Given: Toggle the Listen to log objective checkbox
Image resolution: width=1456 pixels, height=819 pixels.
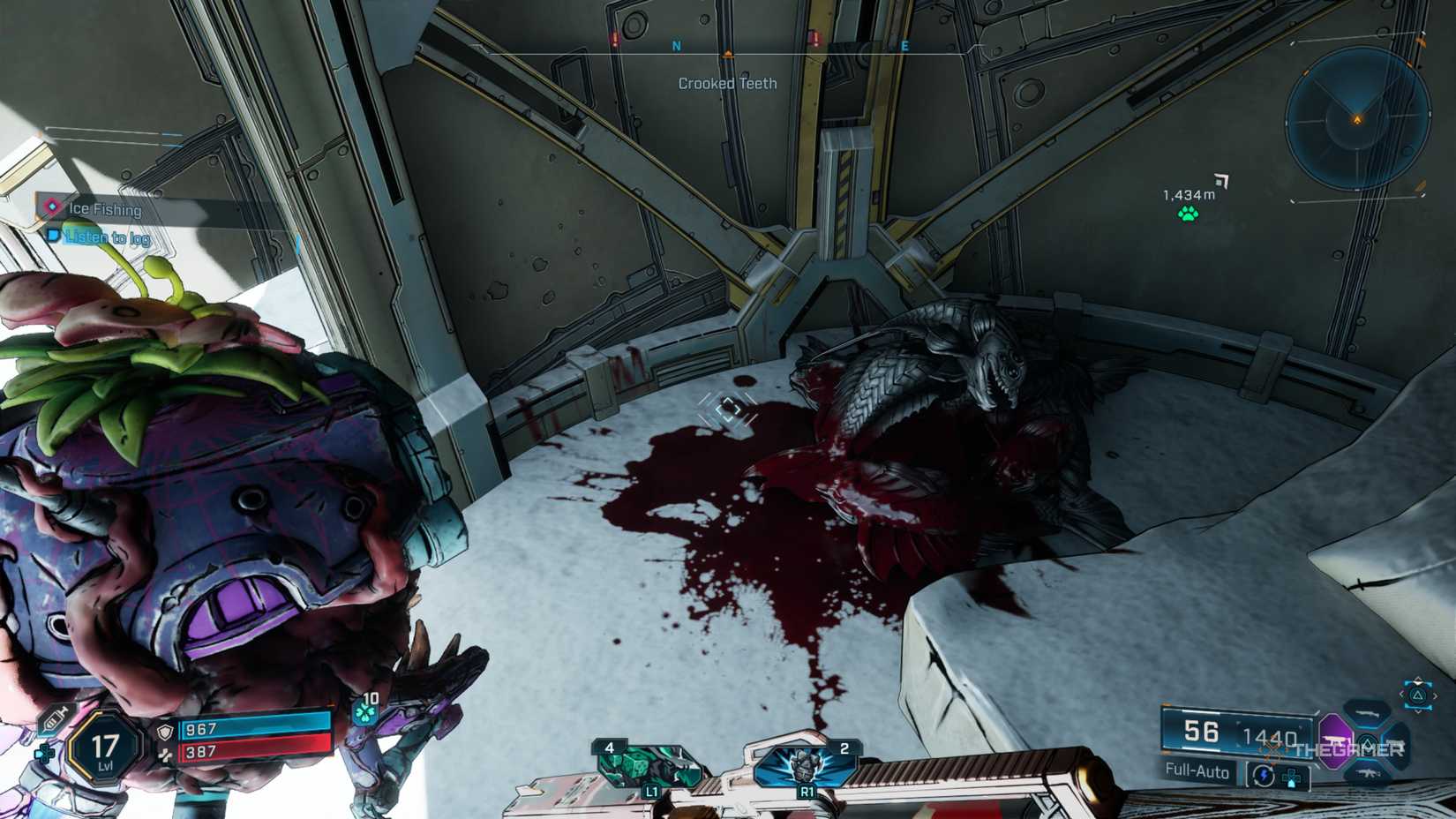Looking at the screenshot, I should pyautogui.click(x=52, y=237).
